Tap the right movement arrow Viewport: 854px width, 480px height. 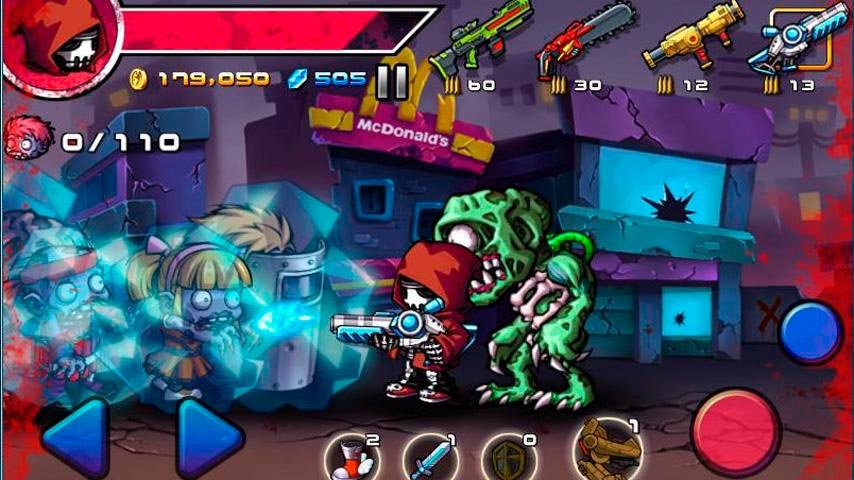coord(209,437)
